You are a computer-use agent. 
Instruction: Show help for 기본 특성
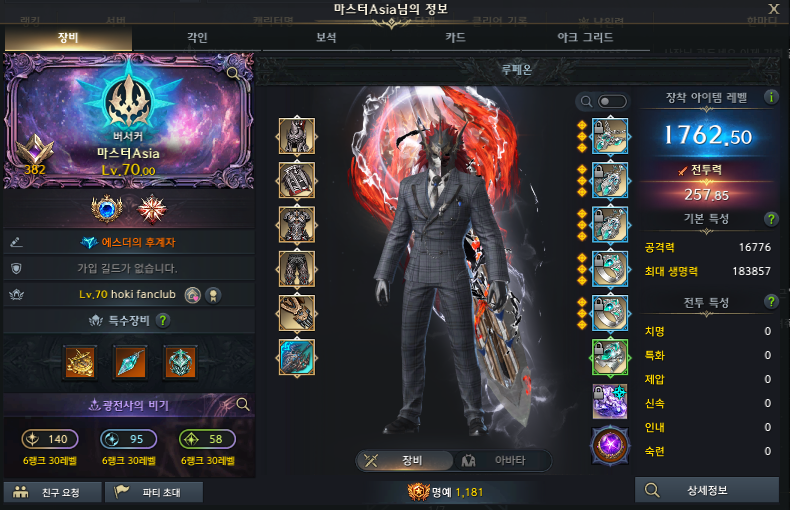(771, 218)
